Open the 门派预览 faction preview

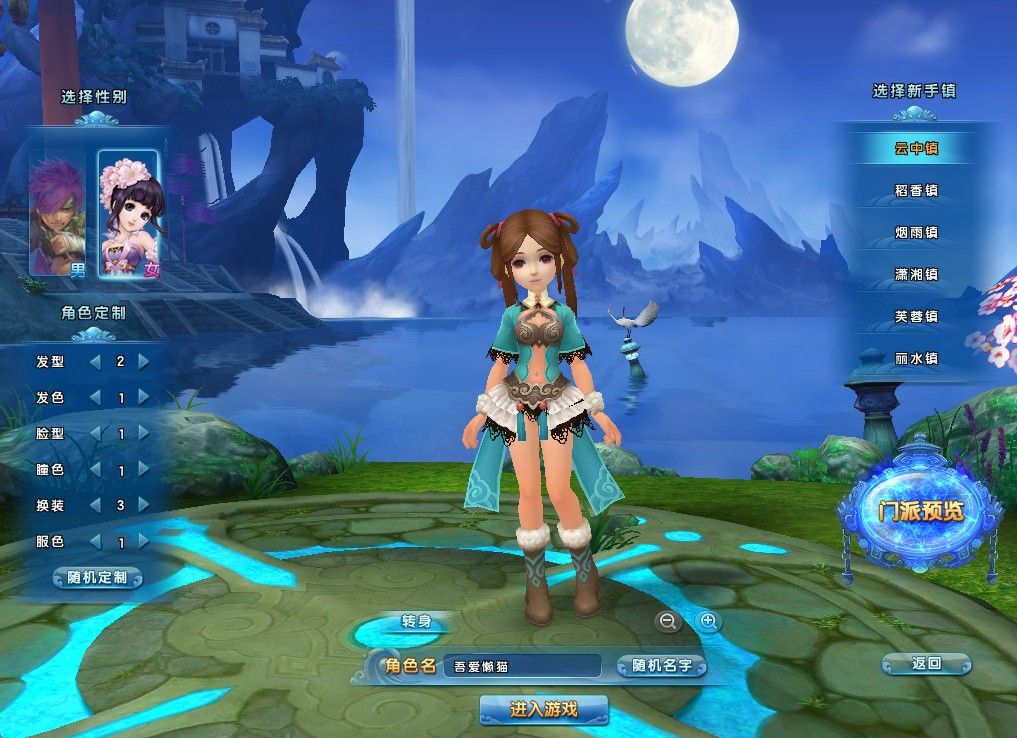point(920,510)
